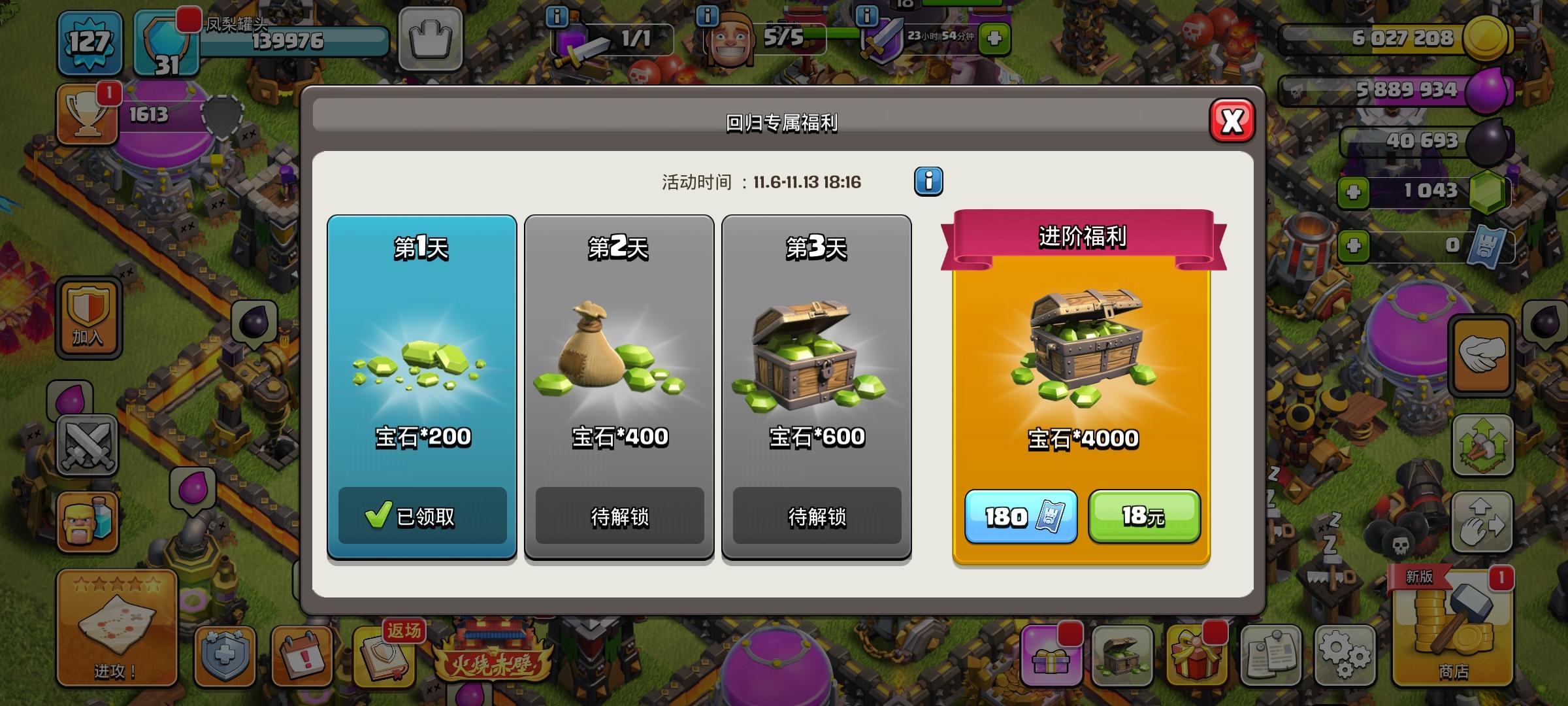Click the event time info button
The height and width of the screenshot is (706, 1568).
tap(928, 182)
